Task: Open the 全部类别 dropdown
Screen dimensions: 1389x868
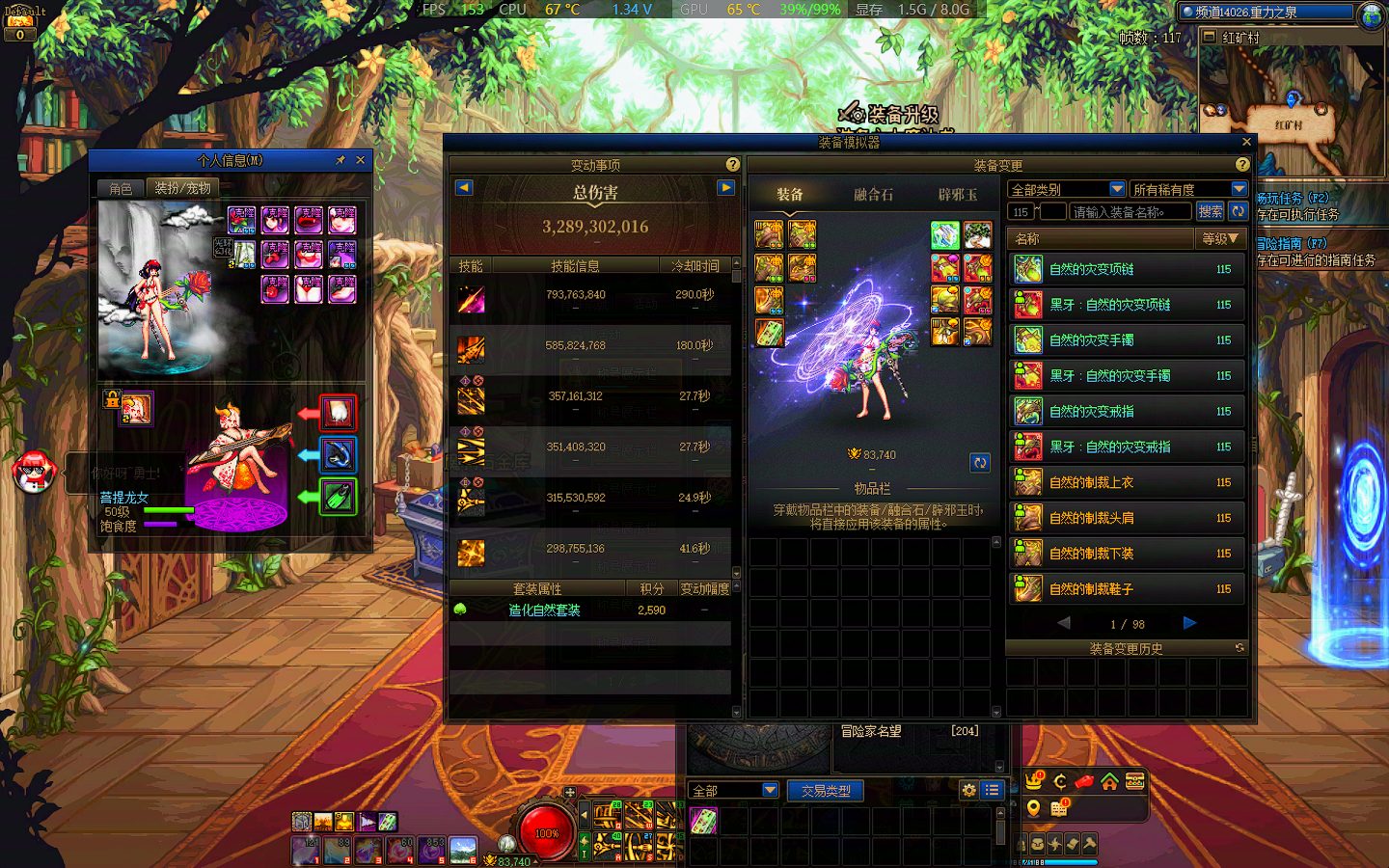Action: point(1066,189)
